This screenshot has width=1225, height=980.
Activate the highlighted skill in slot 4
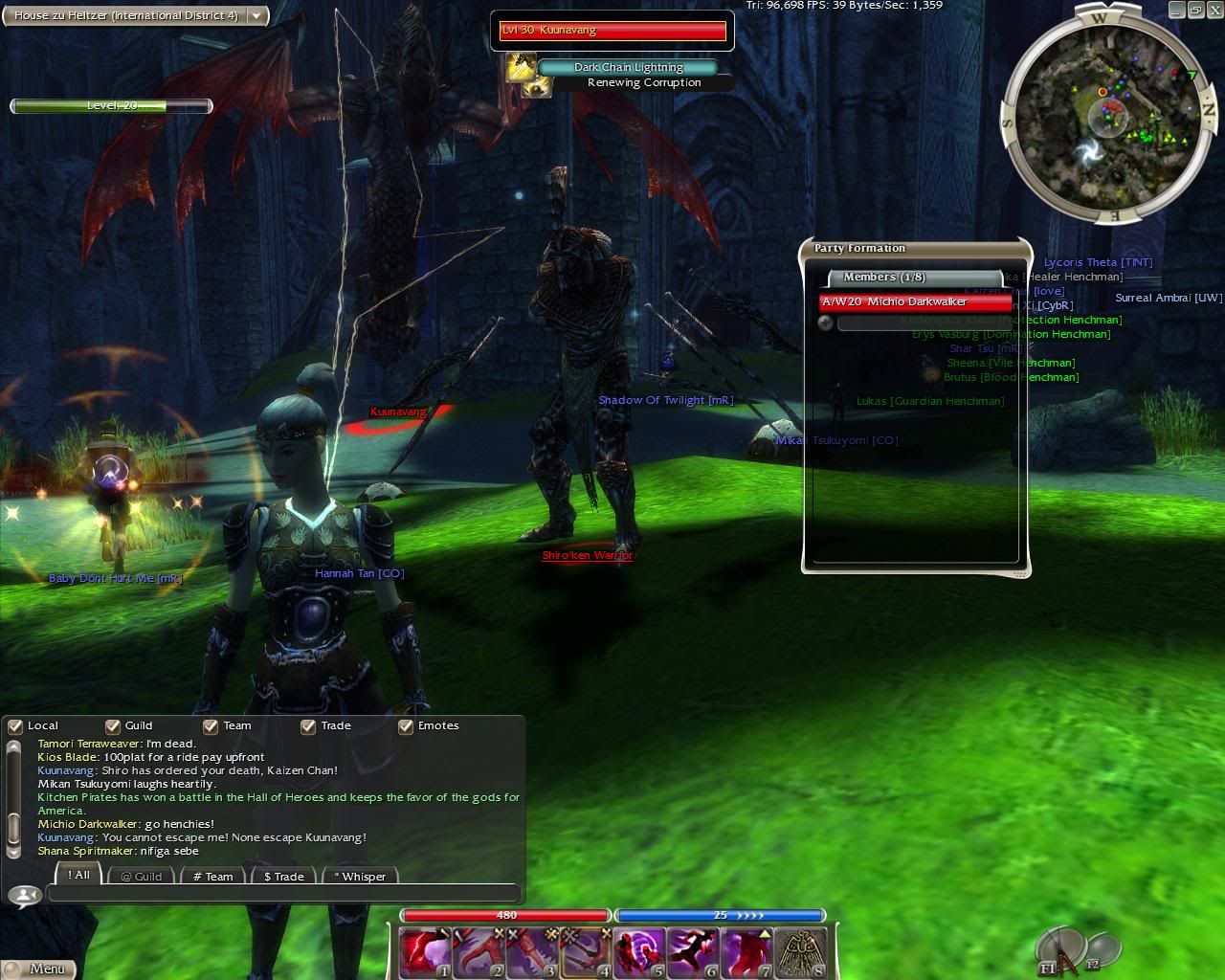(585, 949)
